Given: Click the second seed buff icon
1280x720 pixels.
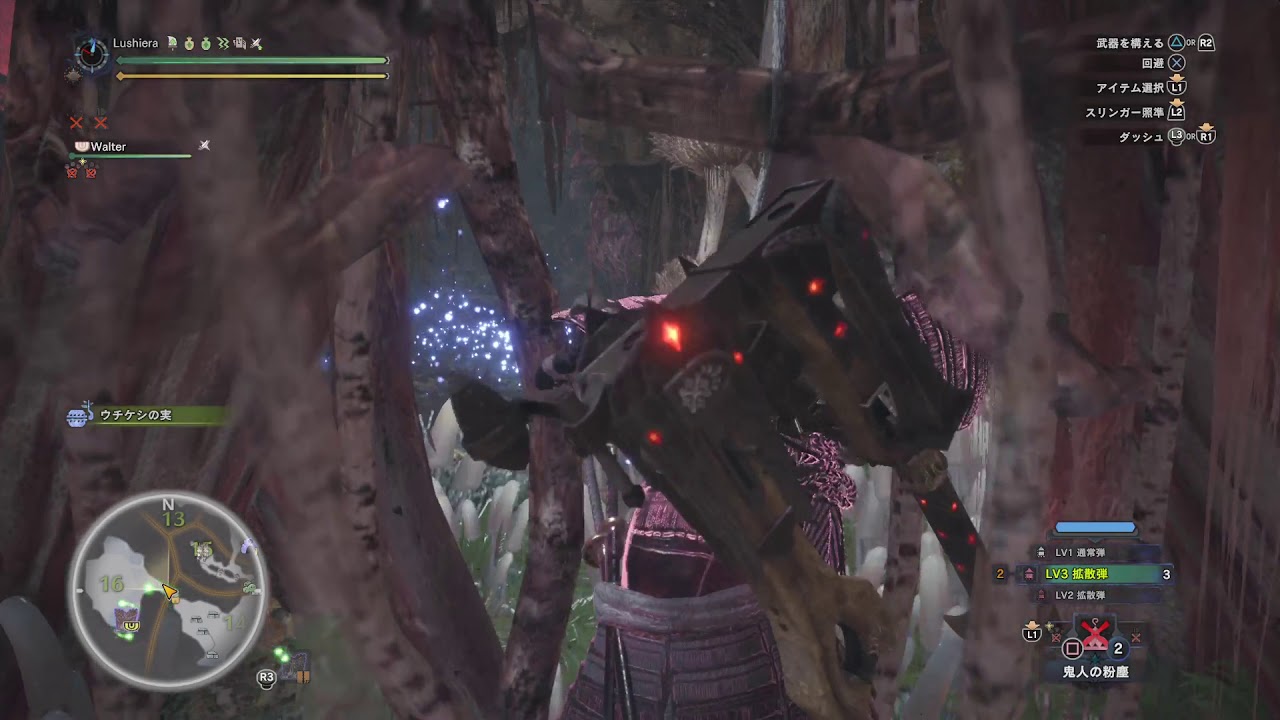Looking at the screenshot, I should click(x=206, y=44).
